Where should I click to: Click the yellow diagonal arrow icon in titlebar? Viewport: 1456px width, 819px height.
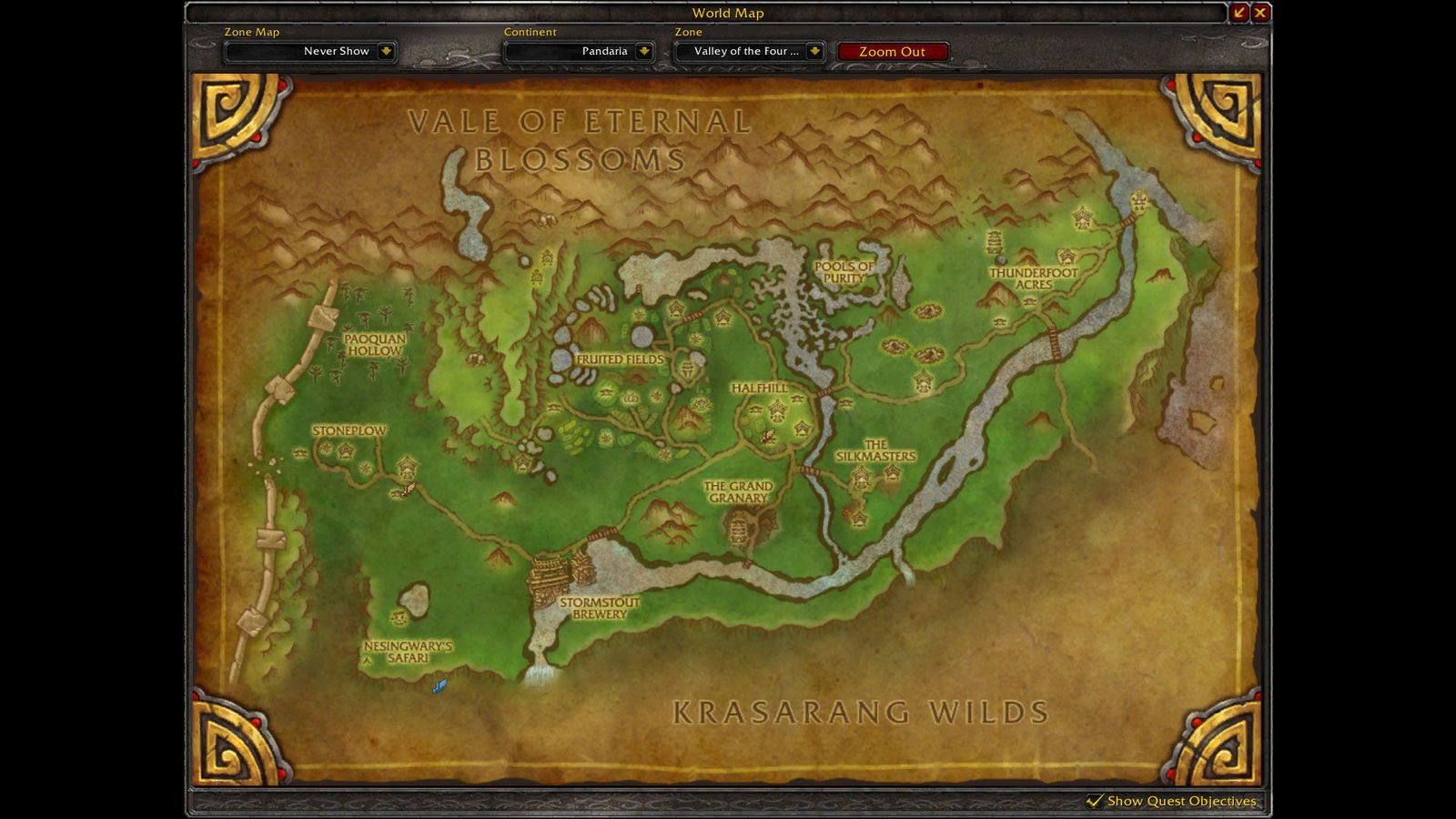[1239, 13]
